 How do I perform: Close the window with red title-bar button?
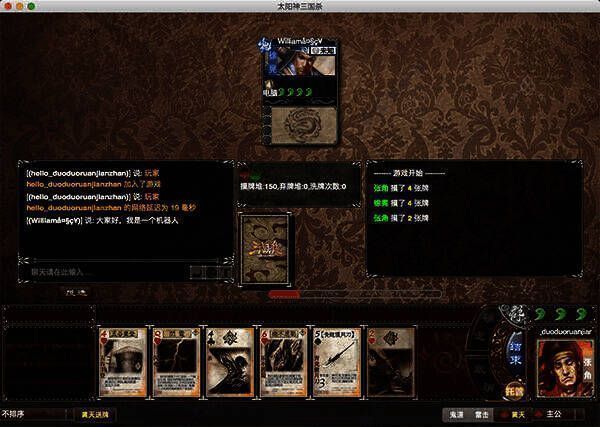click(9, 6)
